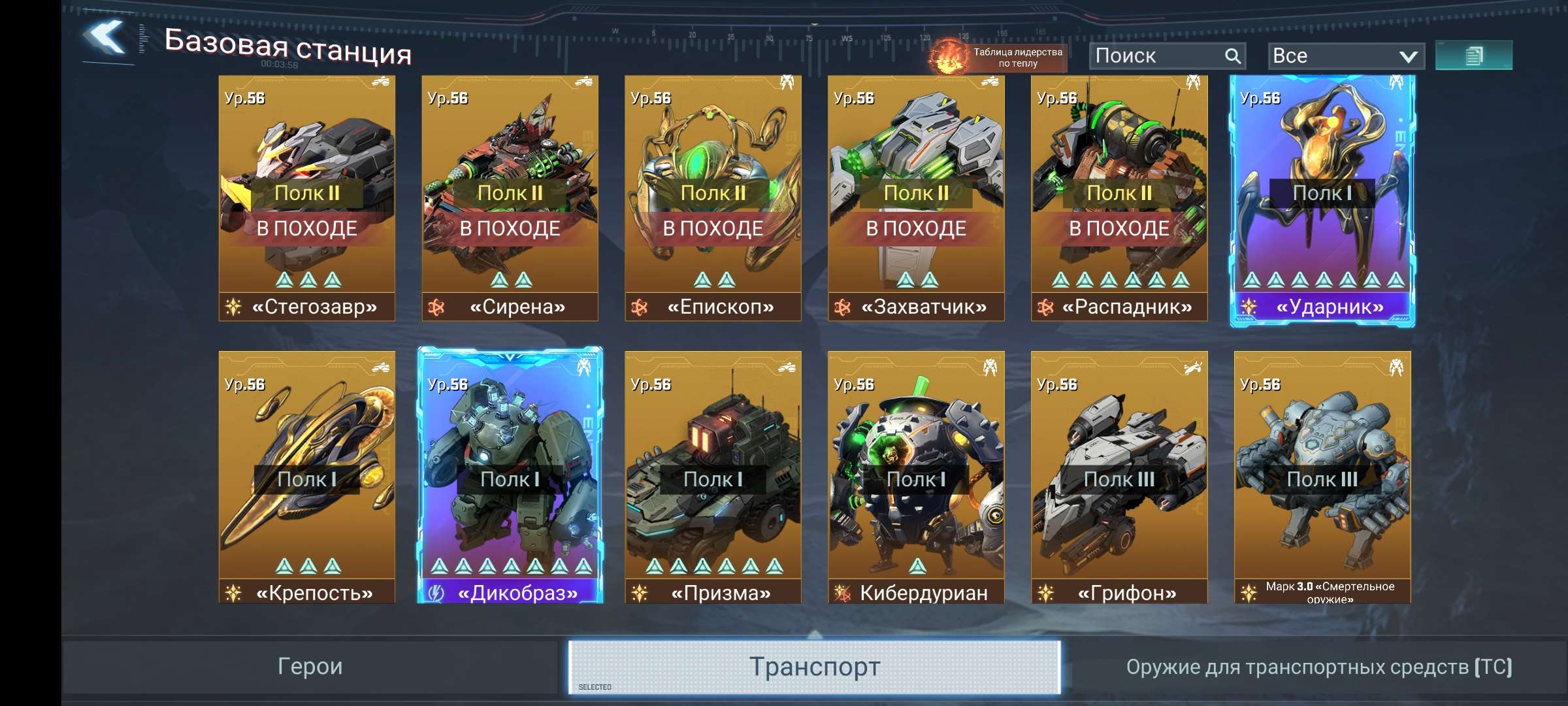Click the search magnifier icon
1568x706 pixels.
click(x=1233, y=56)
